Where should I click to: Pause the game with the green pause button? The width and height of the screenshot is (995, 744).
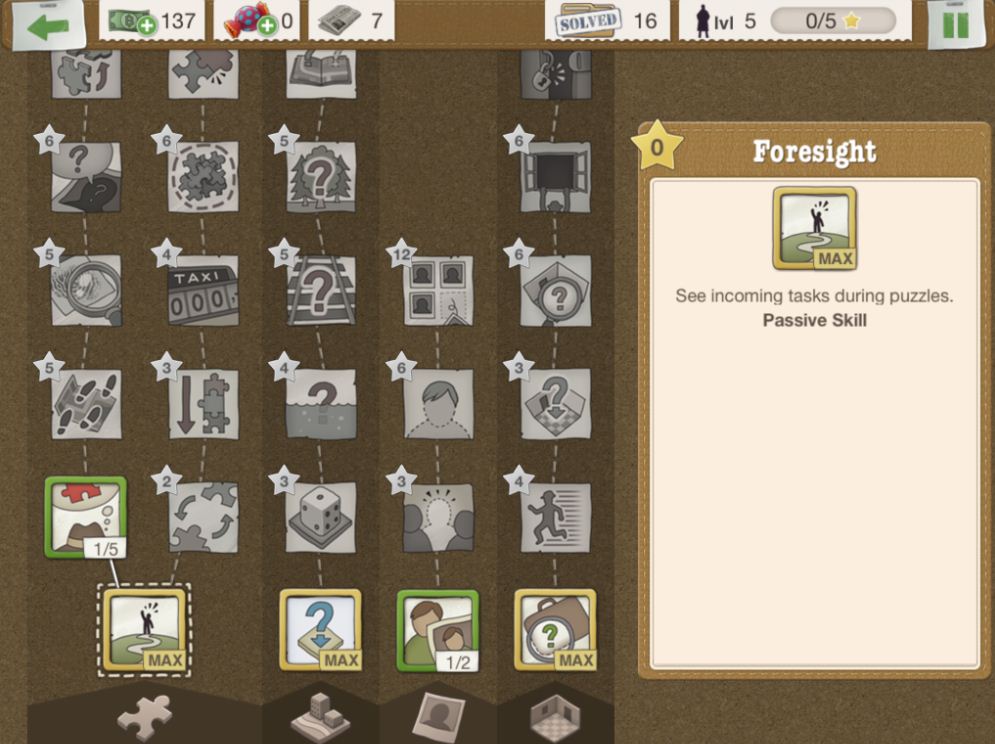(x=955, y=25)
